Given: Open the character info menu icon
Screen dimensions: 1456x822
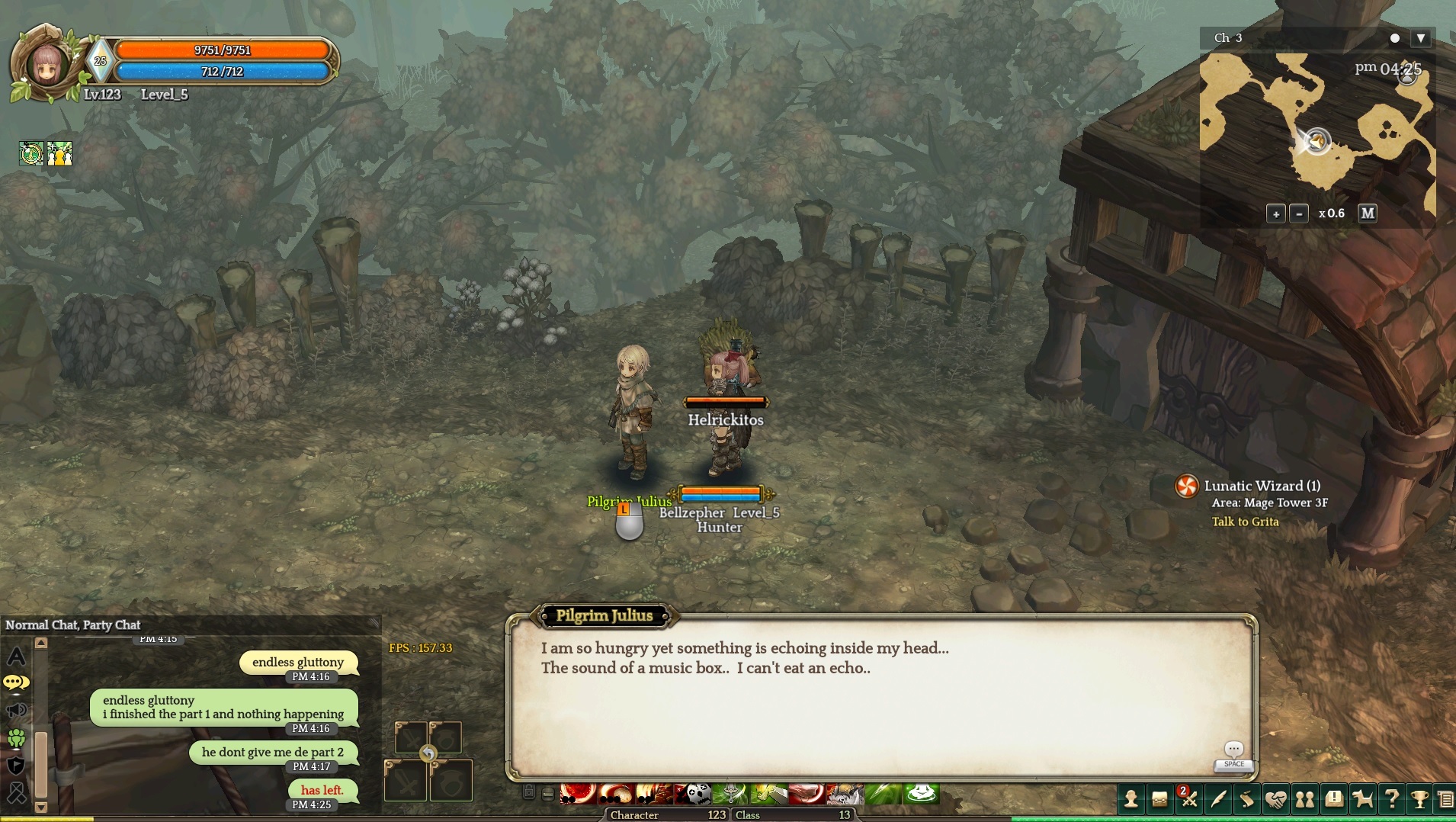Looking at the screenshot, I should click(1131, 799).
